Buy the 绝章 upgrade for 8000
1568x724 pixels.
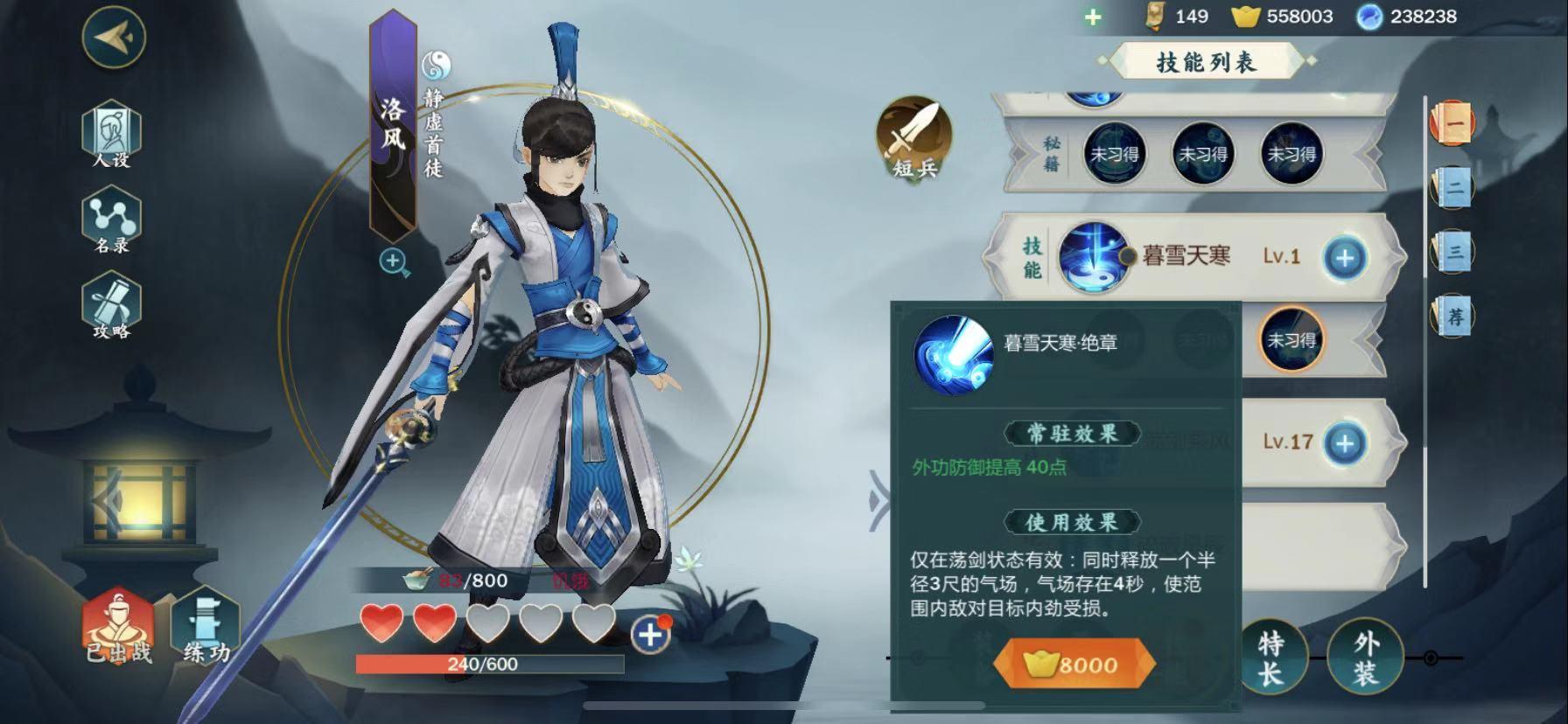(x=1074, y=665)
